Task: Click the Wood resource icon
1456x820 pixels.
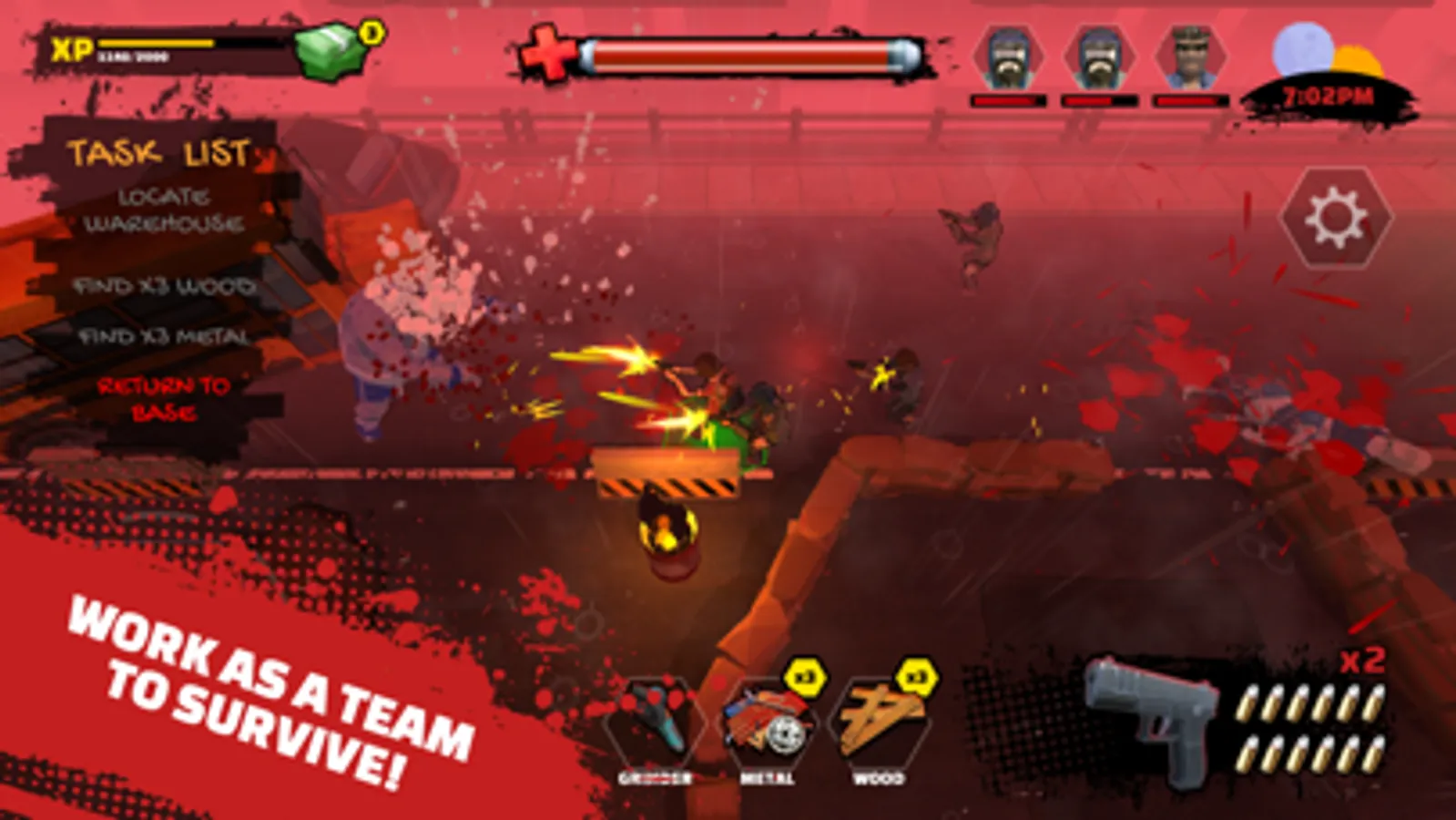Action: click(x=881, y=720)
